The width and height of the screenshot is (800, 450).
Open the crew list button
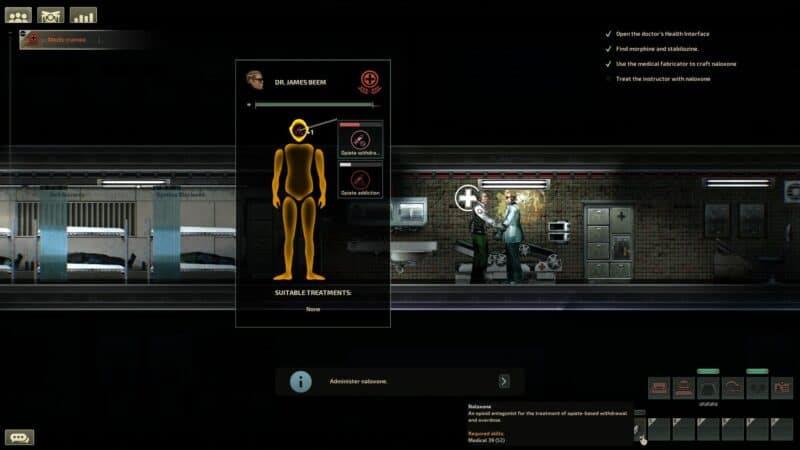click(x=19, y=15)
